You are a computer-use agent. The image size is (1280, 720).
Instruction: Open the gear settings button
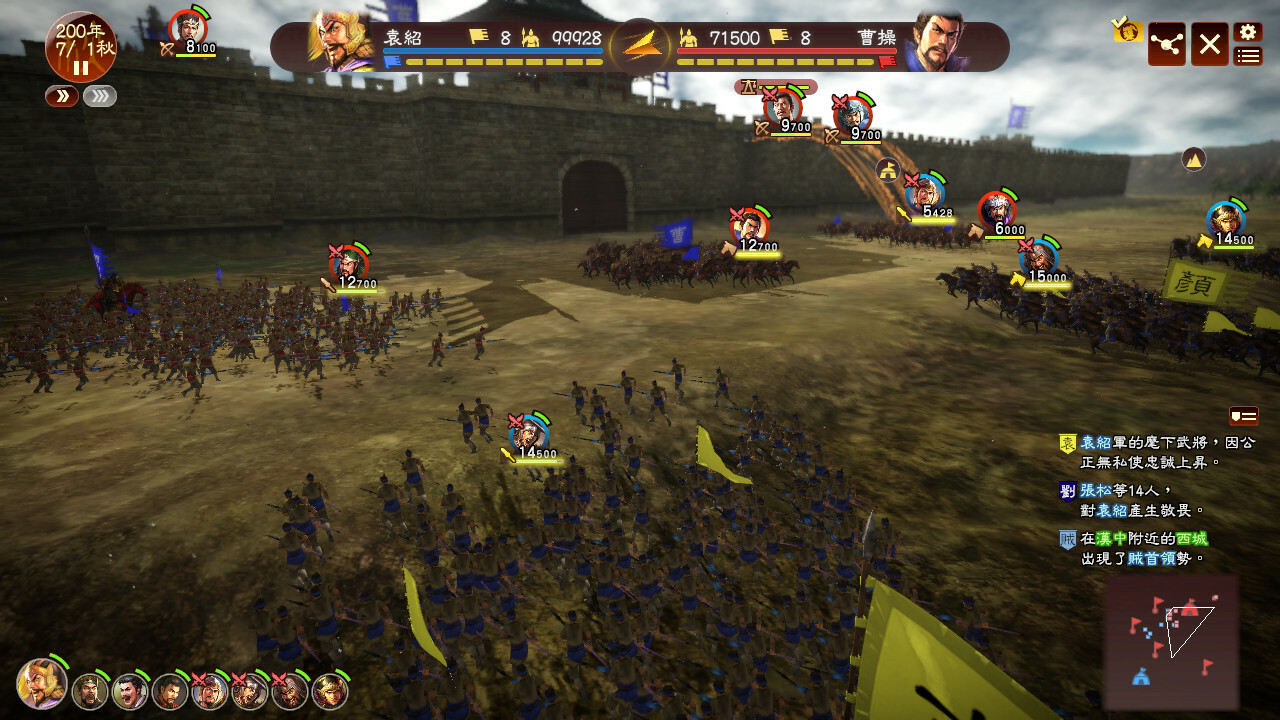[1247, 32]
